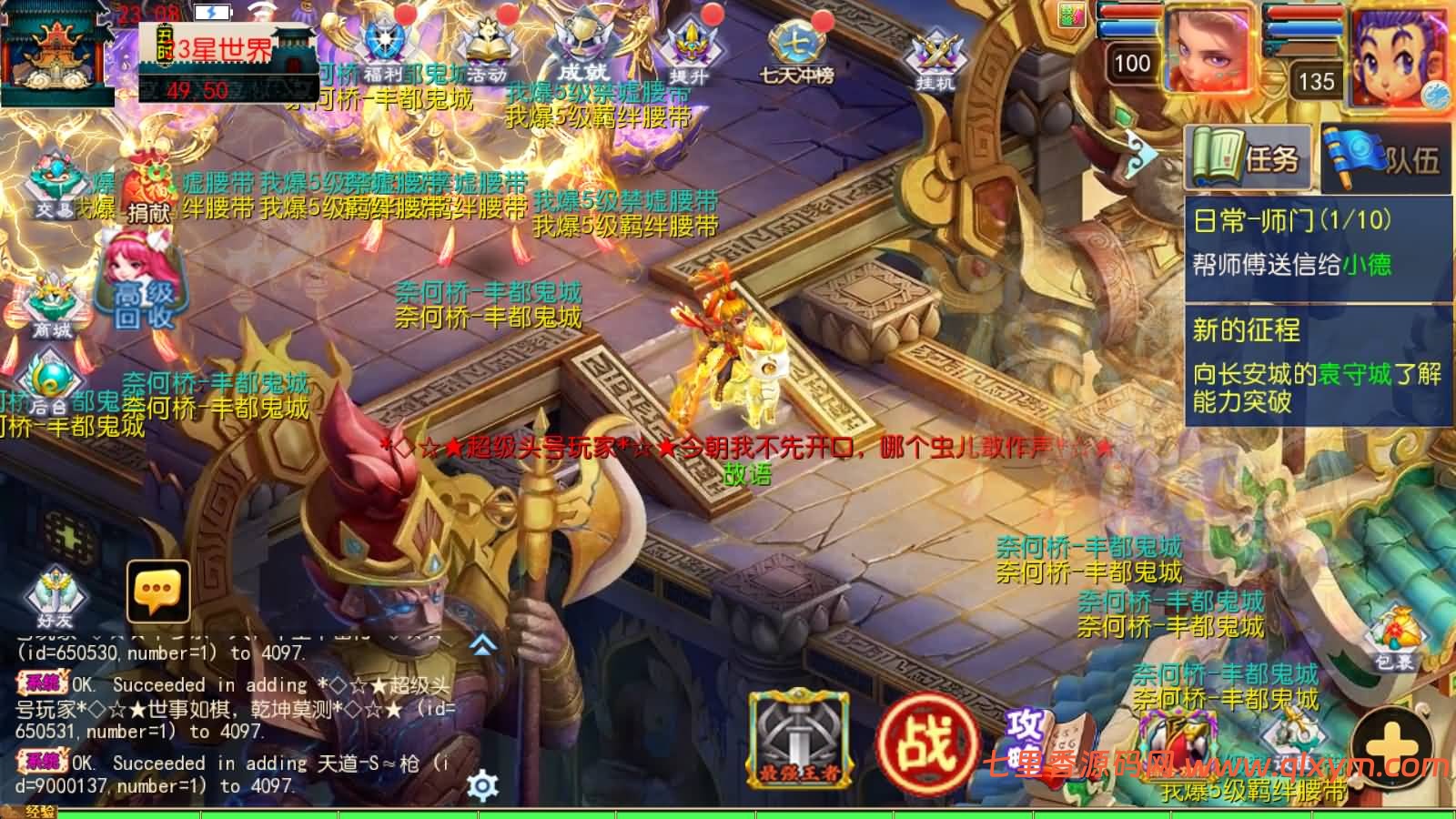
Task: Switch to the 队伍 team tab
Action: point(1383,155)
